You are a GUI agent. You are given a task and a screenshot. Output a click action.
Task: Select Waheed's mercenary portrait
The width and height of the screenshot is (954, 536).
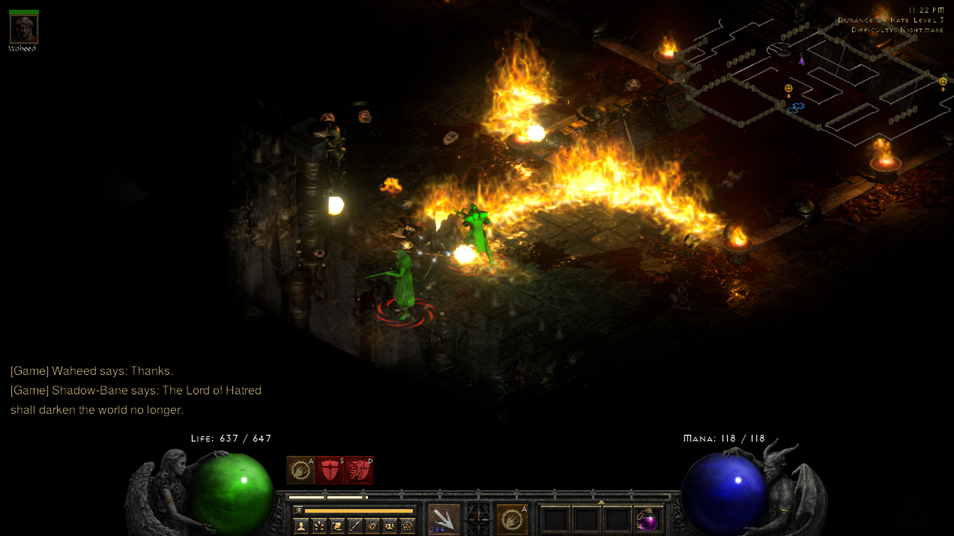point(23,27)
